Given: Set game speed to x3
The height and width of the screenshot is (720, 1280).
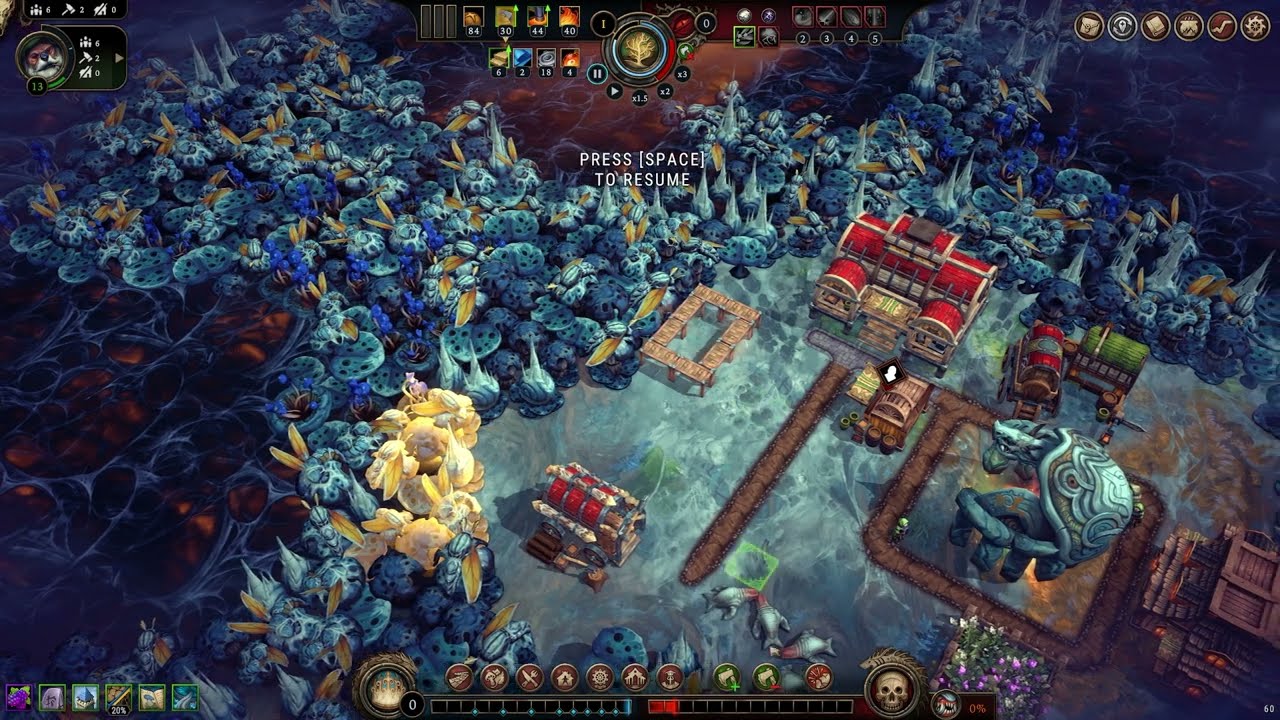Looking at the screenshot, I should pos(682,74).
